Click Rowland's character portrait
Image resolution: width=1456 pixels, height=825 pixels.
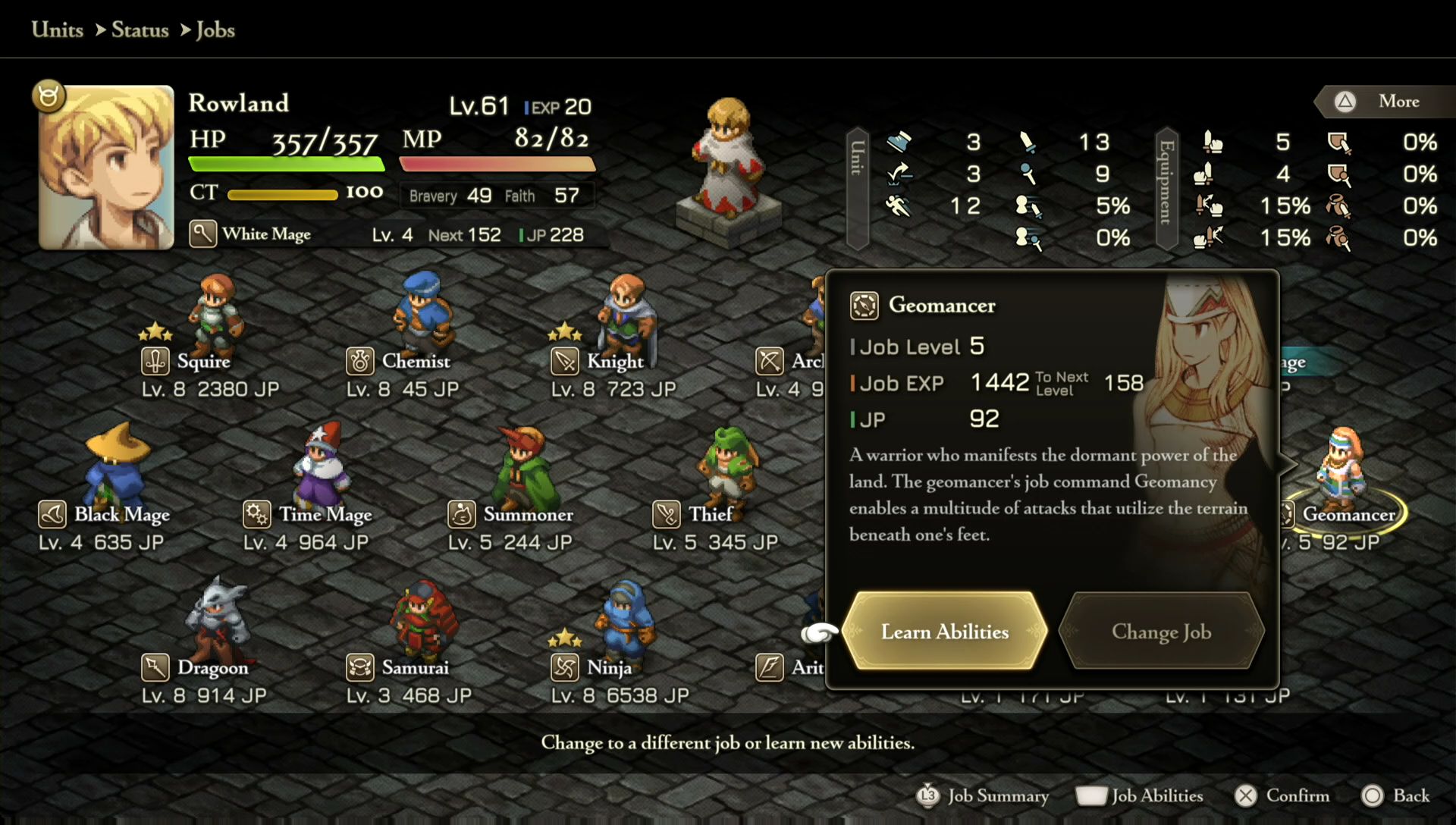point(106,168)
